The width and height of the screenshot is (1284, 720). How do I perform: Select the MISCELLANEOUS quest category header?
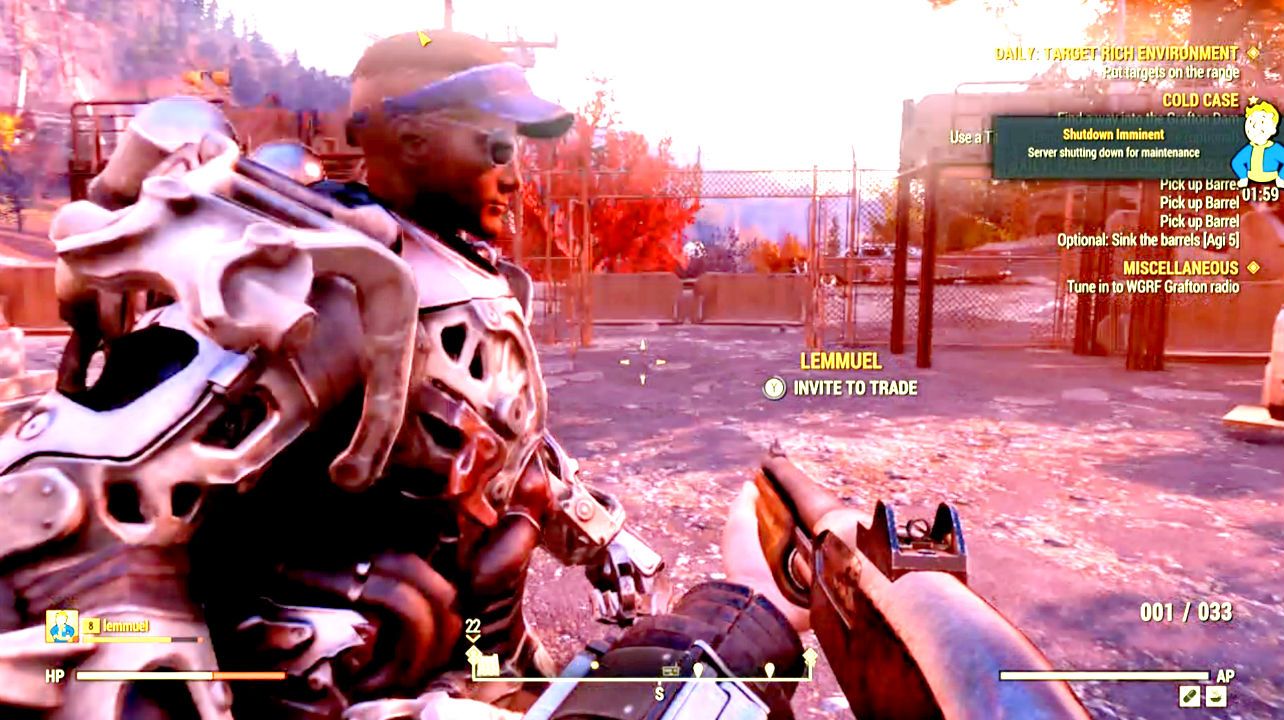tap(1180, 268)
